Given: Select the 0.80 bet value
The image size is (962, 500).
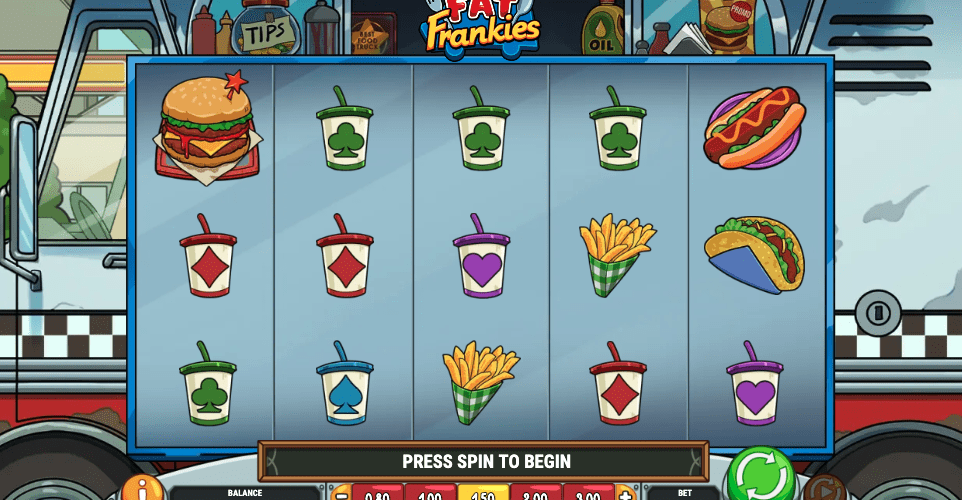Looking at the screenshot, I should pyautogui.click(x=378, y=494).
